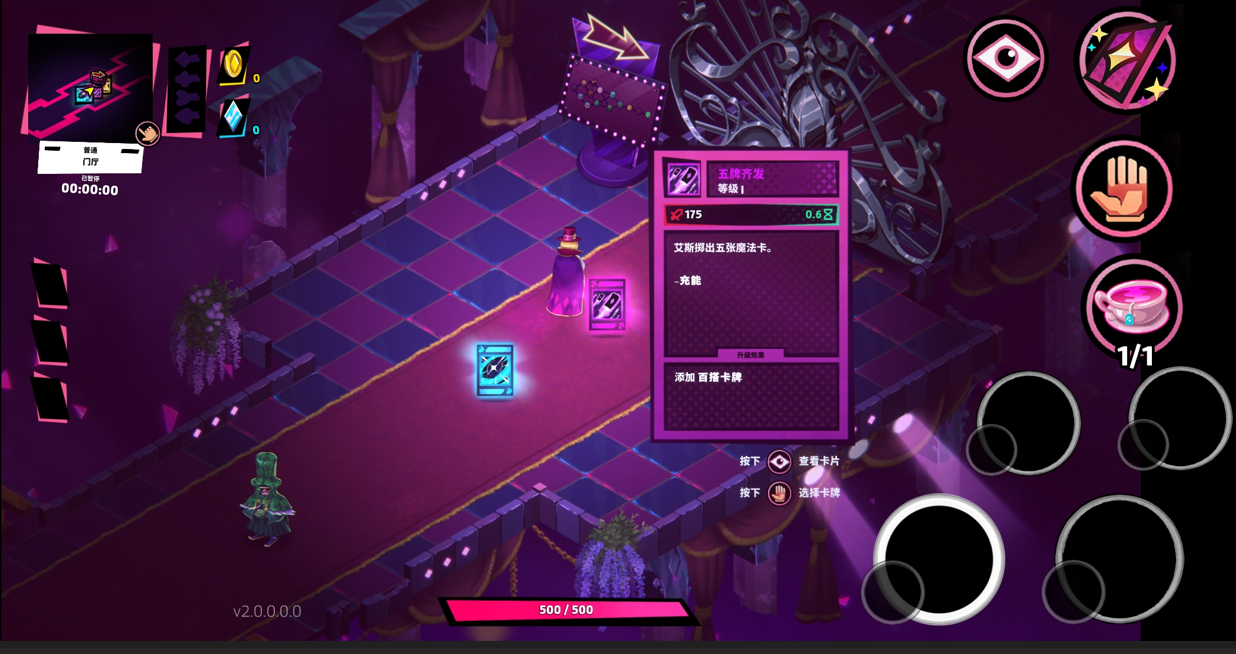Tap the eye button to view cards
This screenshot has height=654, width=1236.
point(1005,59)
